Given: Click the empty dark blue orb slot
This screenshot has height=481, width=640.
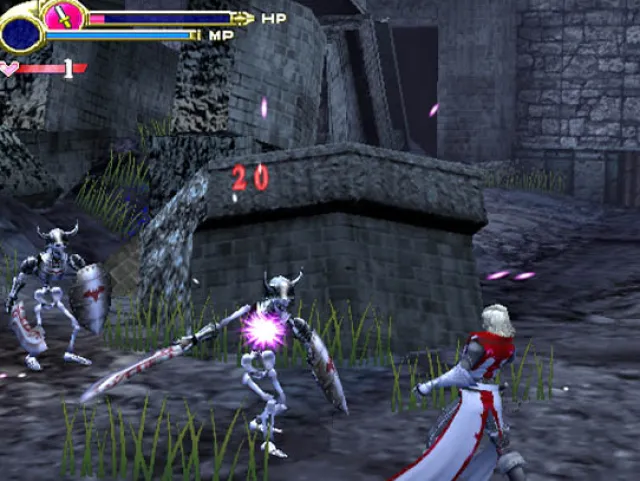Looking at the screenshot, I should (20, 34).
